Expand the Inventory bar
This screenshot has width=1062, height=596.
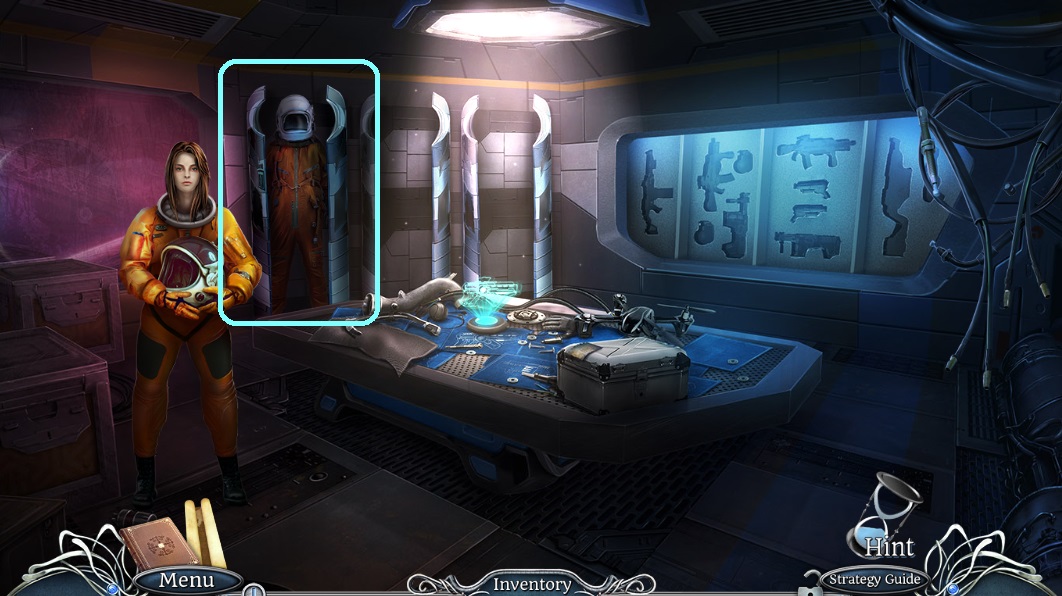[532, 584]
